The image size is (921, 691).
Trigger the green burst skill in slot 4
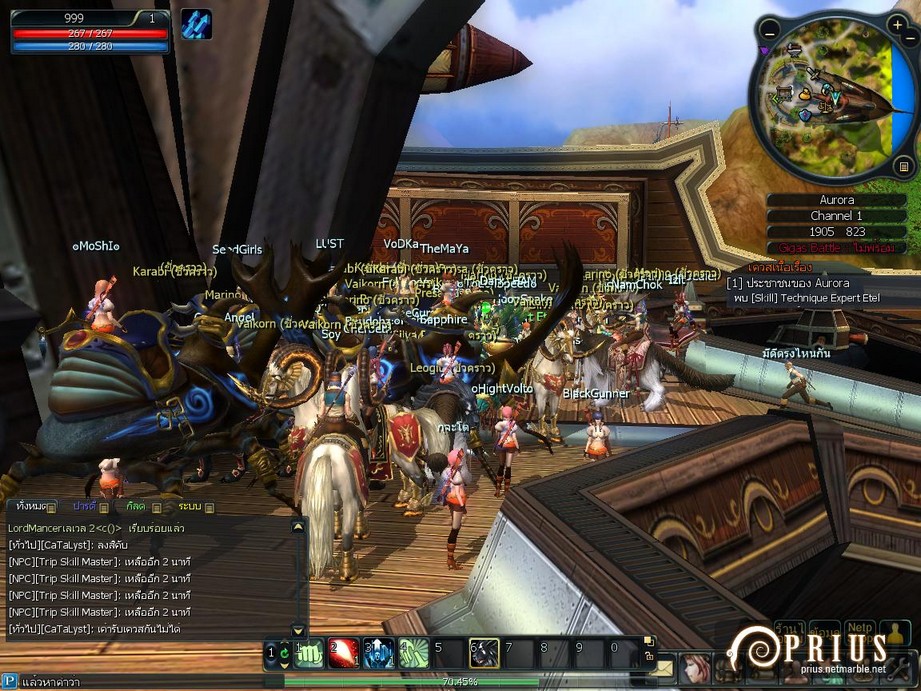point(414,653)
